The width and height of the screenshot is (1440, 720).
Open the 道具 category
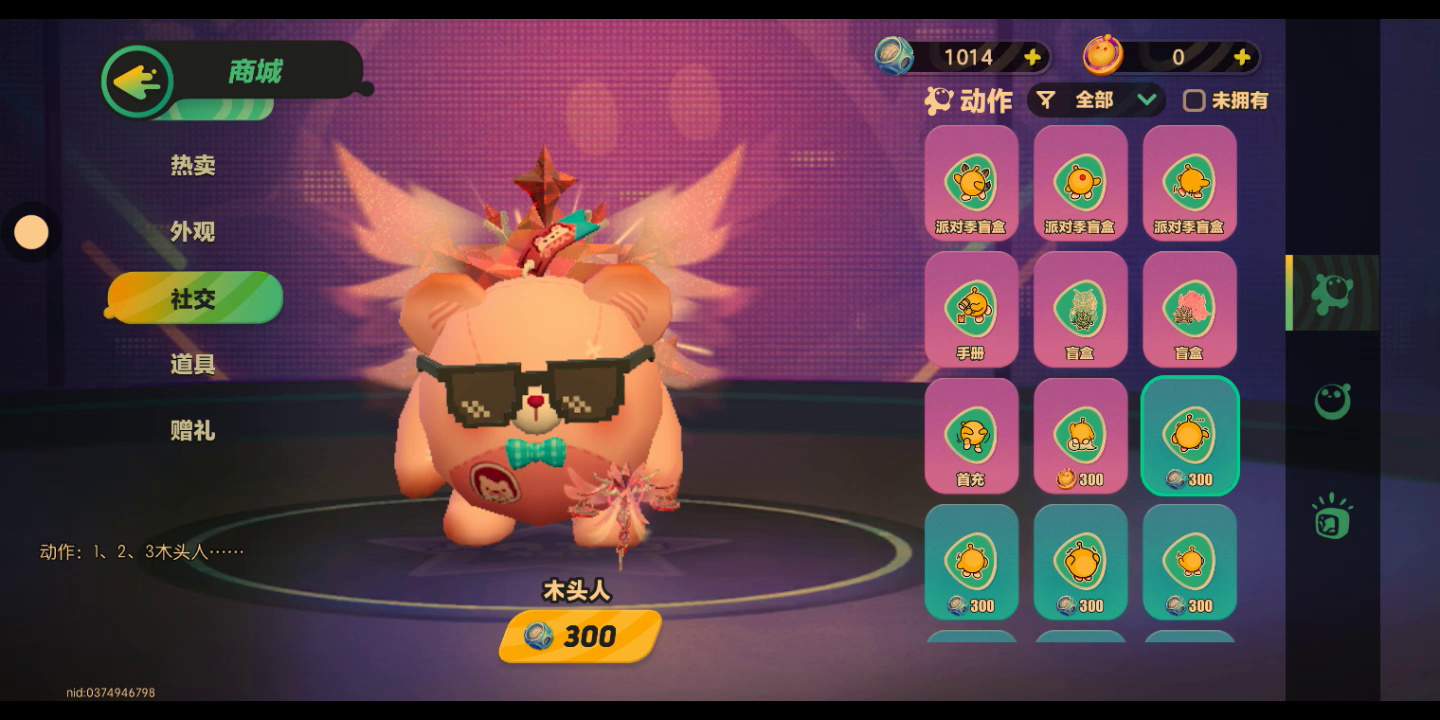click(x=193, y=364)
